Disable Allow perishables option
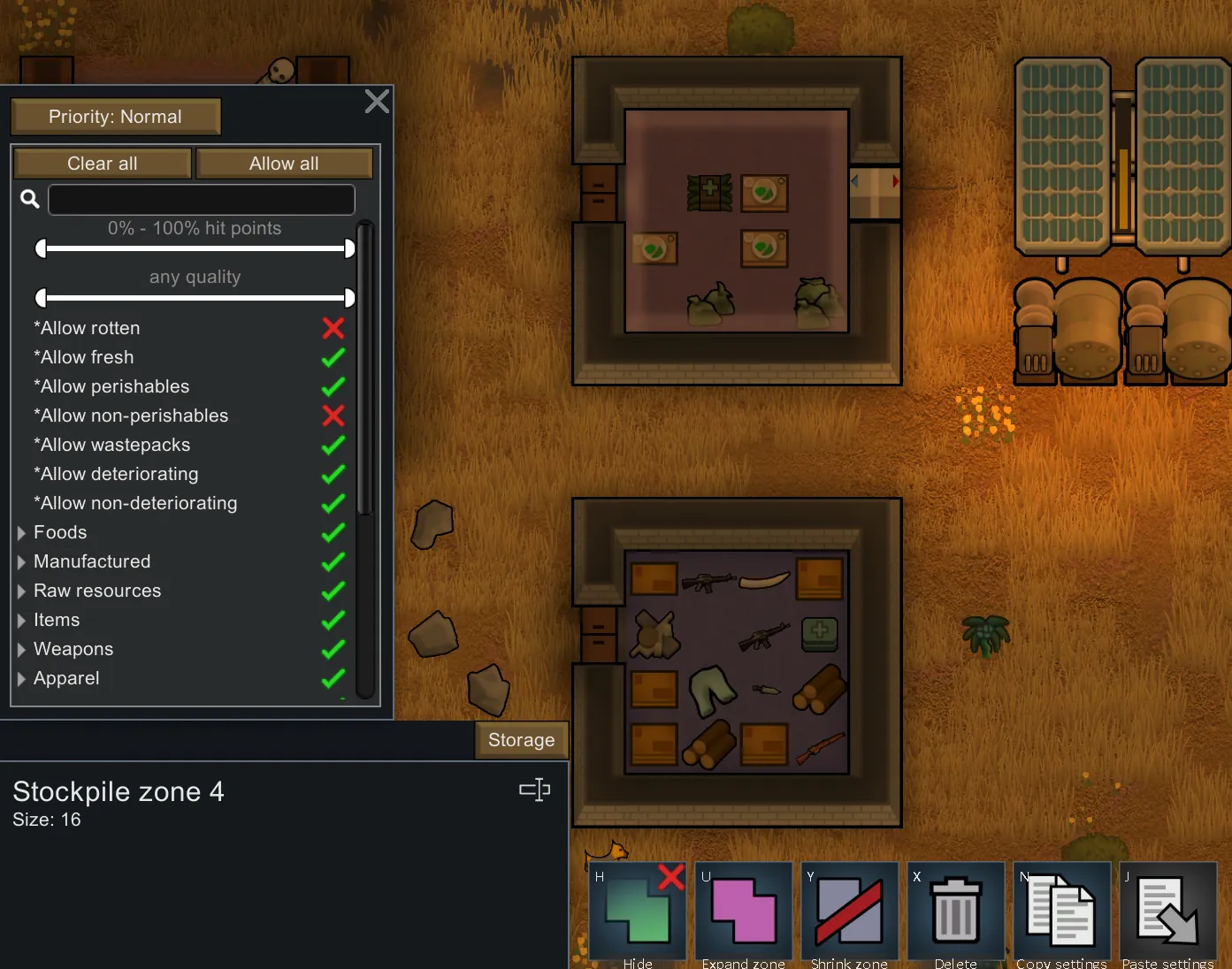The image size is (1232, 969). click(333, 386)
